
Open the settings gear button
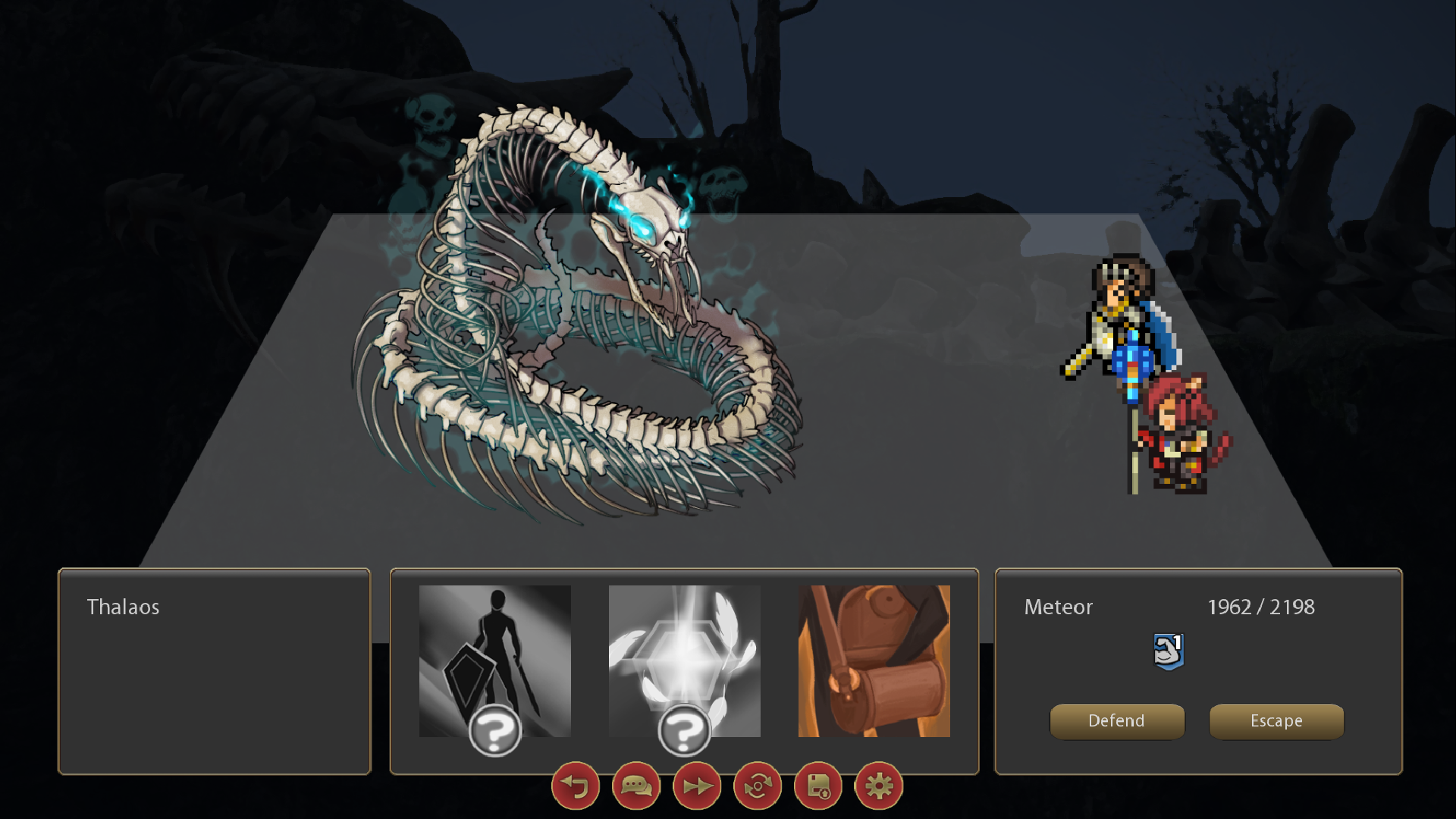coord(877,786)
